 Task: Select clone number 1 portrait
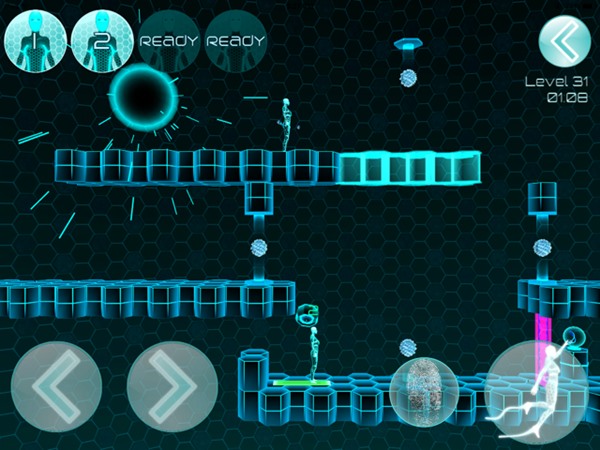35,40
